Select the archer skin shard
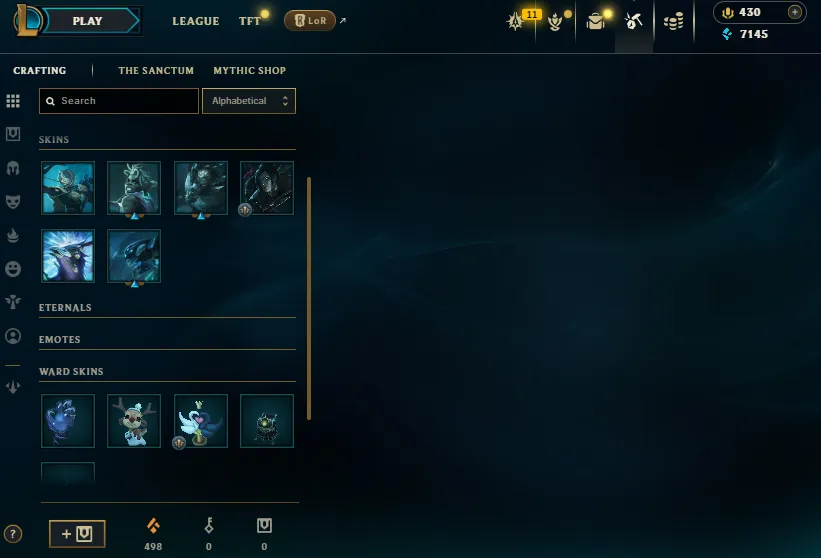 (68, 188)
